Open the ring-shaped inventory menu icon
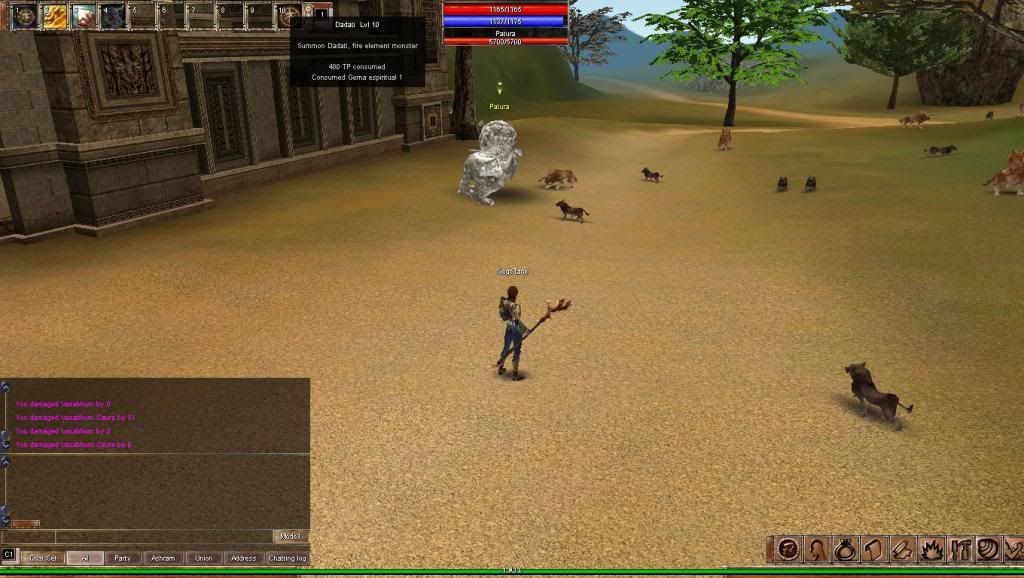 click(x=845, y=549)
